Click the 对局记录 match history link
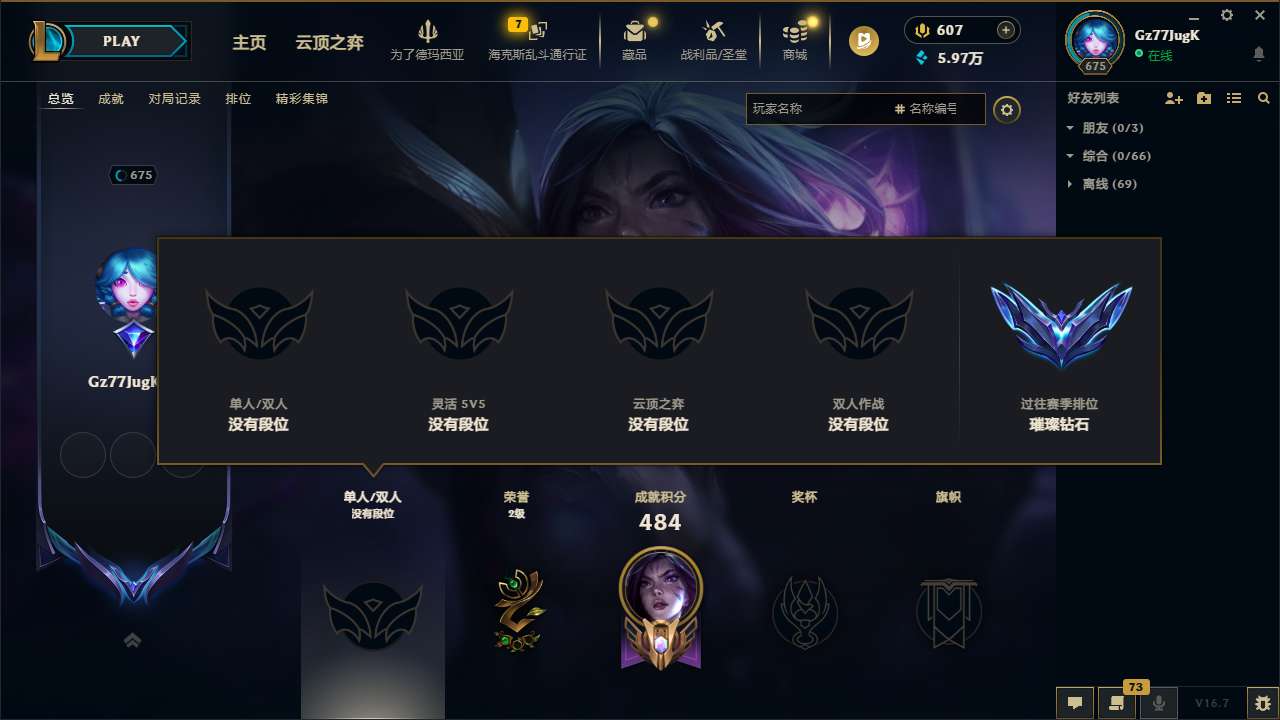Screen dimensions: 1280x720 coord(174,98)
